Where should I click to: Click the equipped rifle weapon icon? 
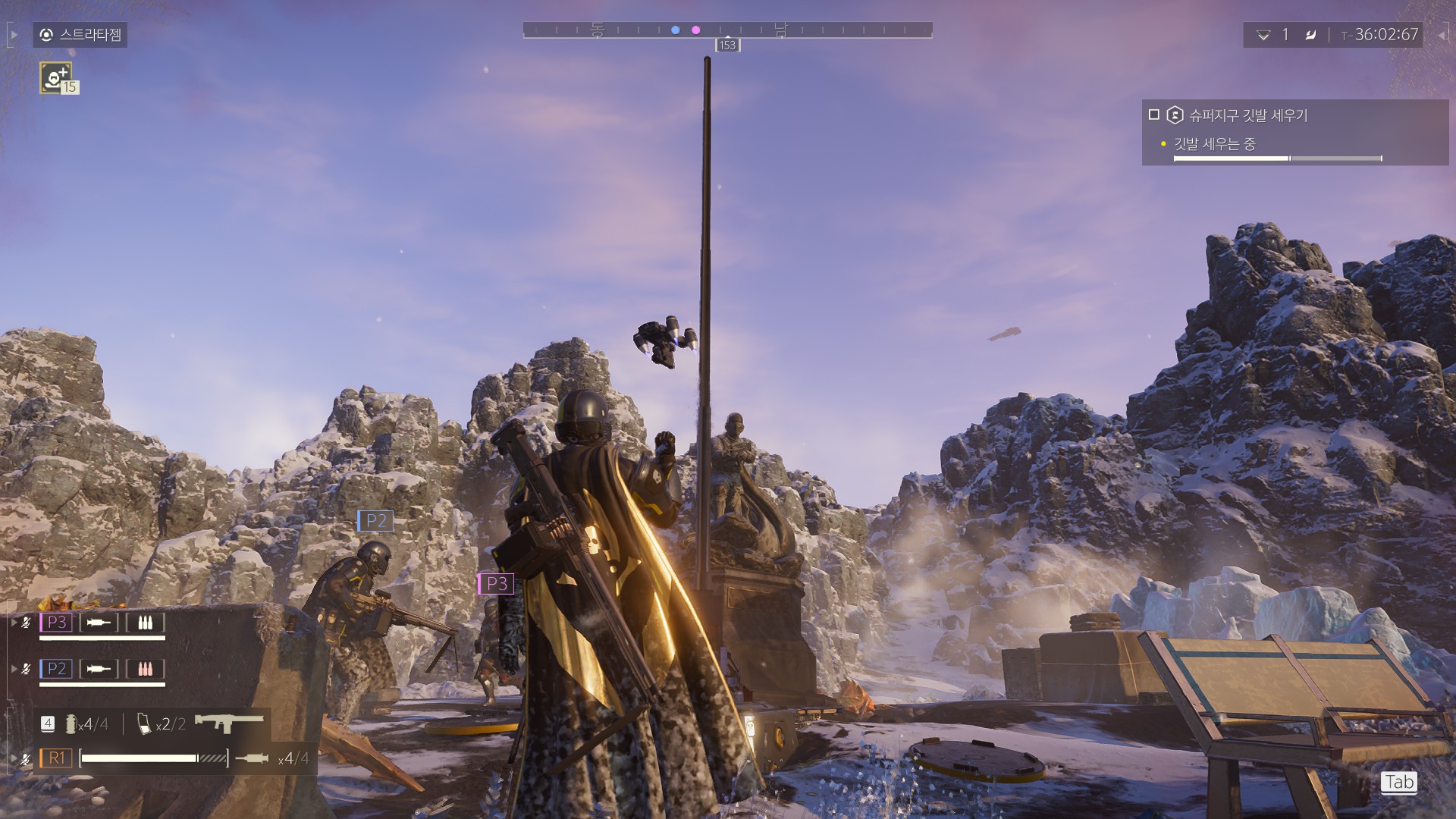click(x=229, y=723)
